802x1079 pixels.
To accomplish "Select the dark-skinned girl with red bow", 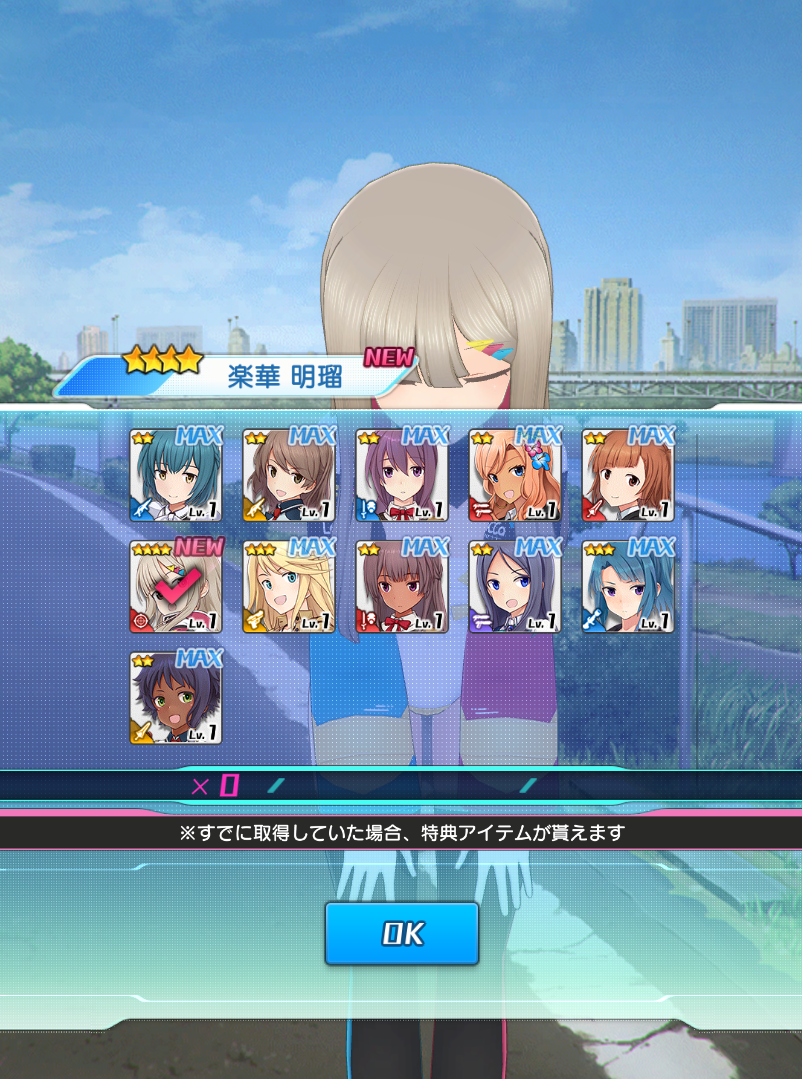I will point(402,587).
